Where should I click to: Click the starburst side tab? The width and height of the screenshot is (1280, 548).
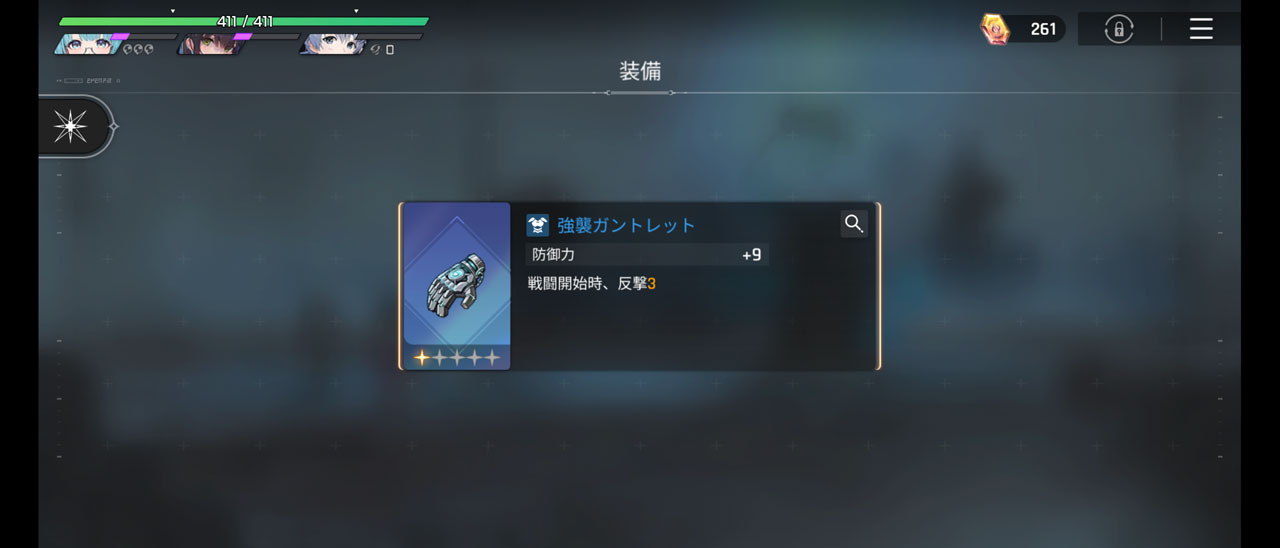tap(71, 127)
